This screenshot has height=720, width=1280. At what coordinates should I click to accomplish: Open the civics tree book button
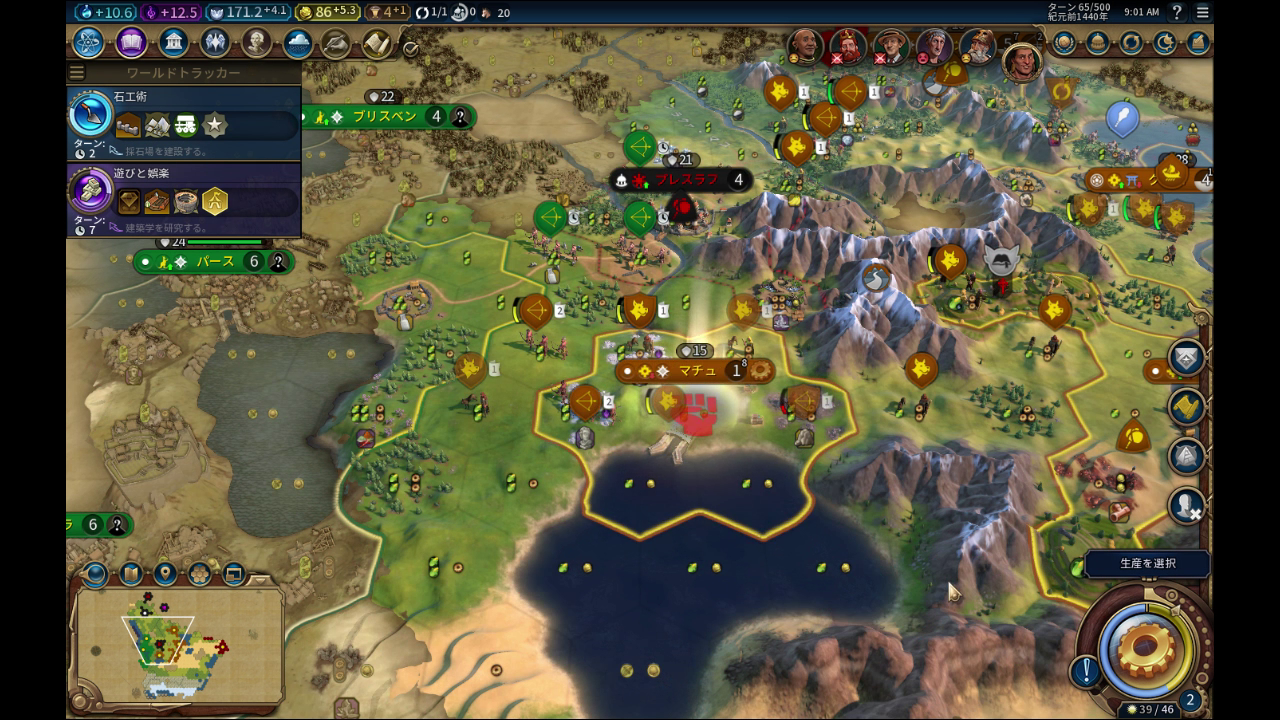click(132, 43)
